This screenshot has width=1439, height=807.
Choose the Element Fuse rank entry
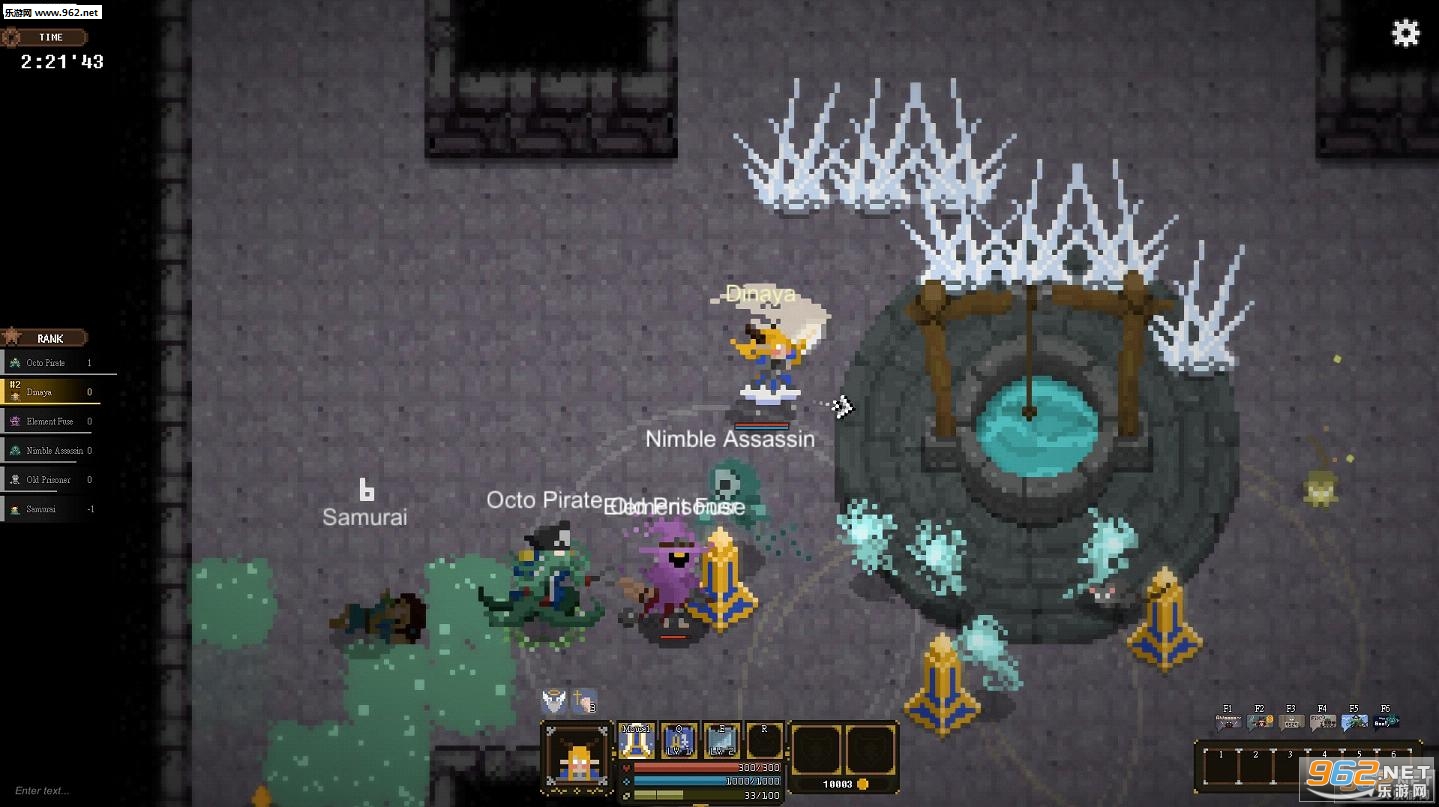[50, 421]
